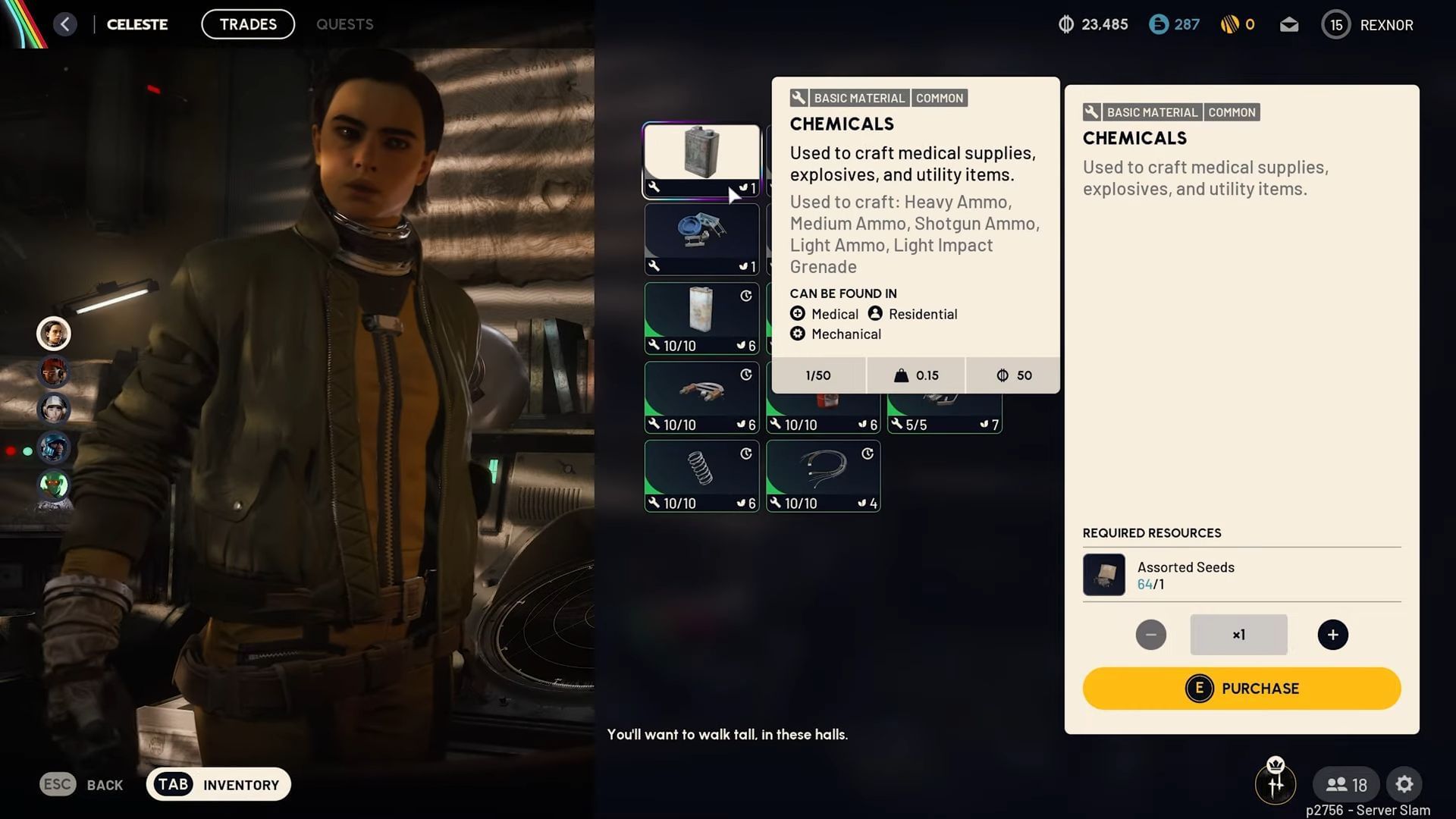The width and height of the screenshot is (1456, 819).
Task: Open the mail inbox icon in the top bar
Action: (x=1289, y=24)
